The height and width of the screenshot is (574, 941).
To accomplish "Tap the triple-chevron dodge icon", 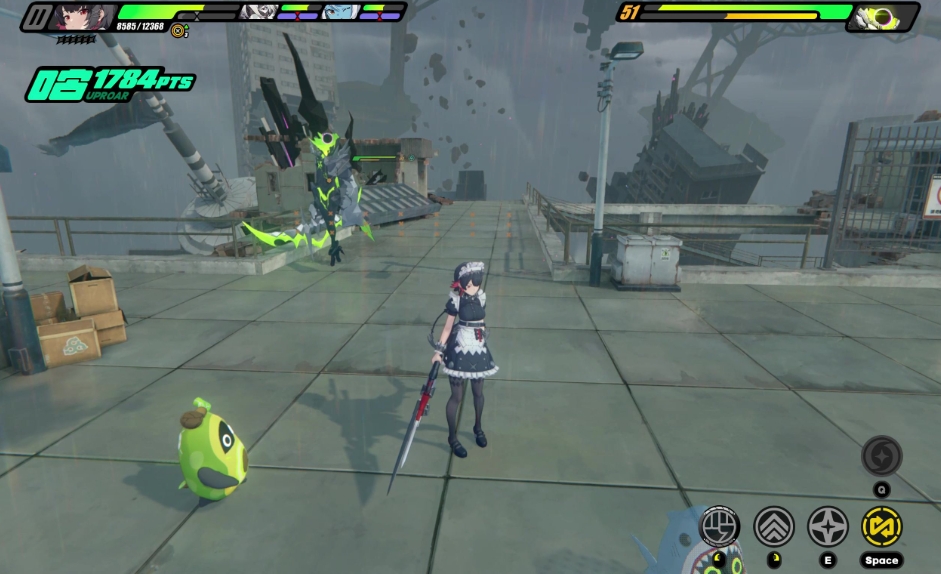I will pyautogui.click(x=774, y=526).
